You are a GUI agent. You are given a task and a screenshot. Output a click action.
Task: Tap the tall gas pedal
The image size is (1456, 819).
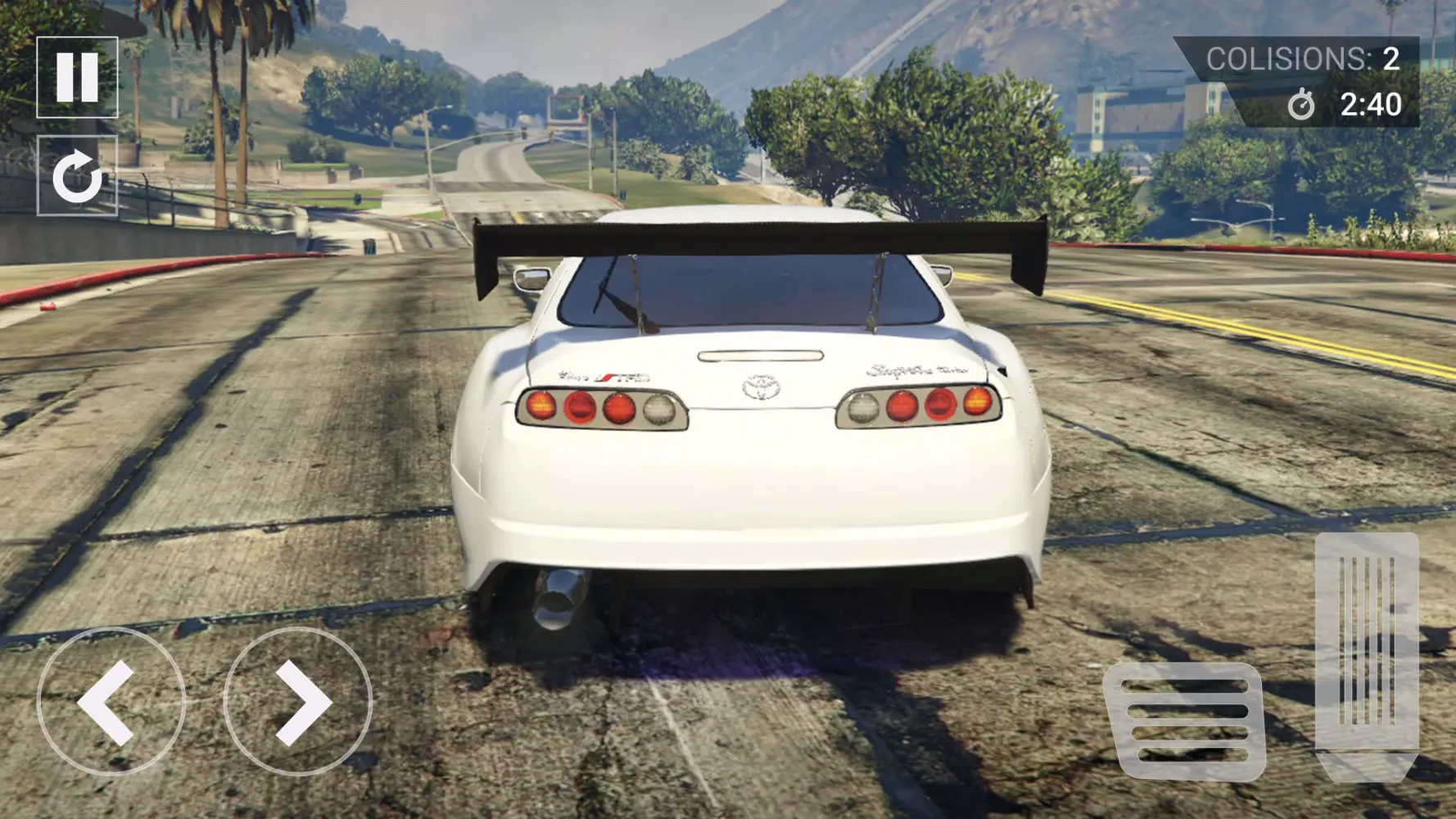pyautogui.click(x=1366, y=655)
